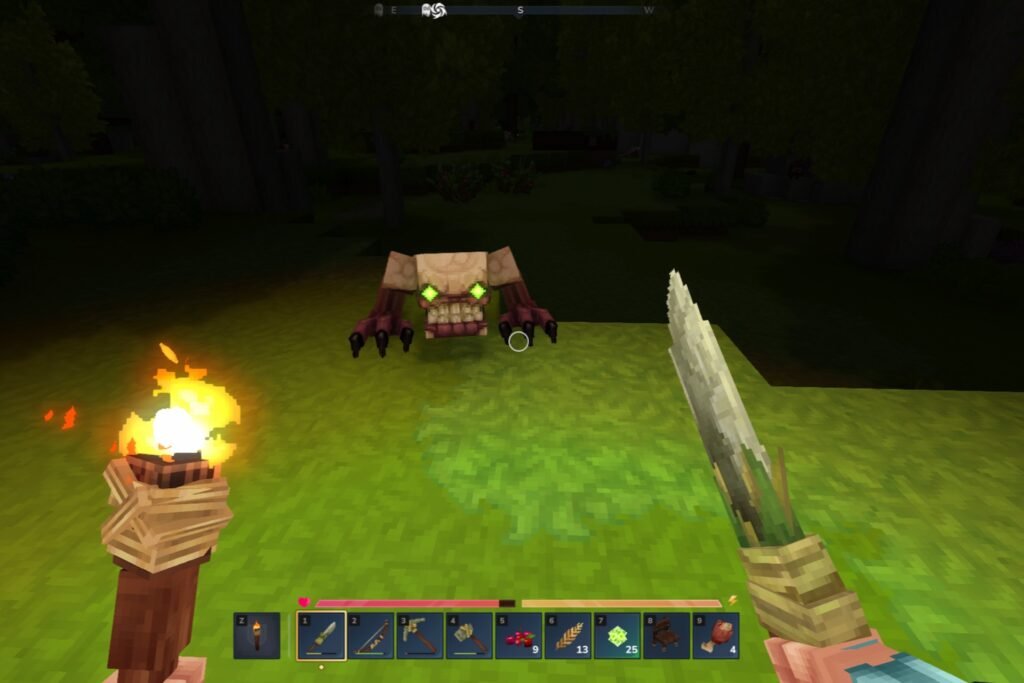Choose the wooden chair slot
The image size is (1024, 683).
[666, 636]
